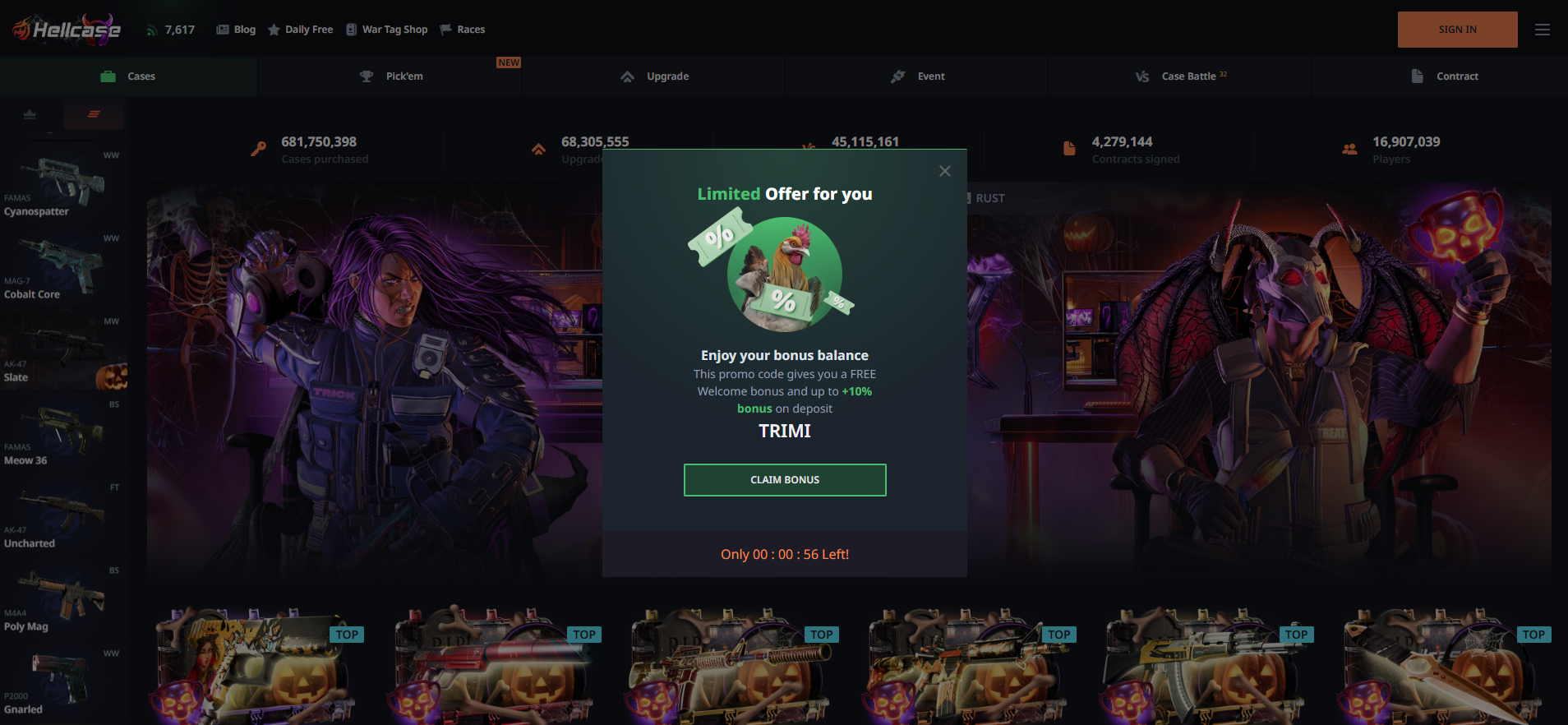Open the hamburger menu

(1543, 29)
